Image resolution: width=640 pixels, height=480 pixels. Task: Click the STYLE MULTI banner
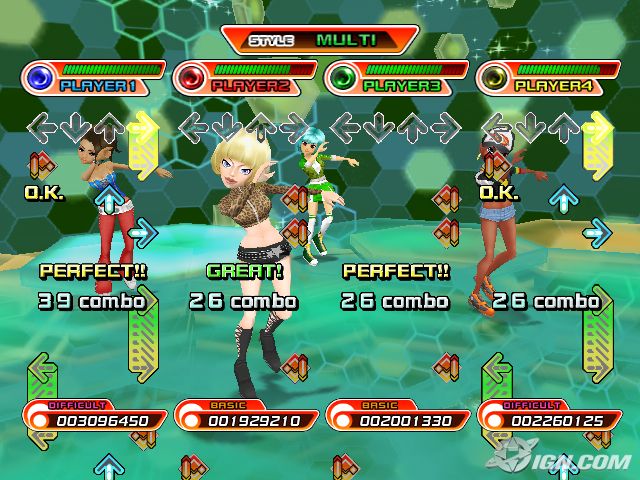(x=319, y=40)
